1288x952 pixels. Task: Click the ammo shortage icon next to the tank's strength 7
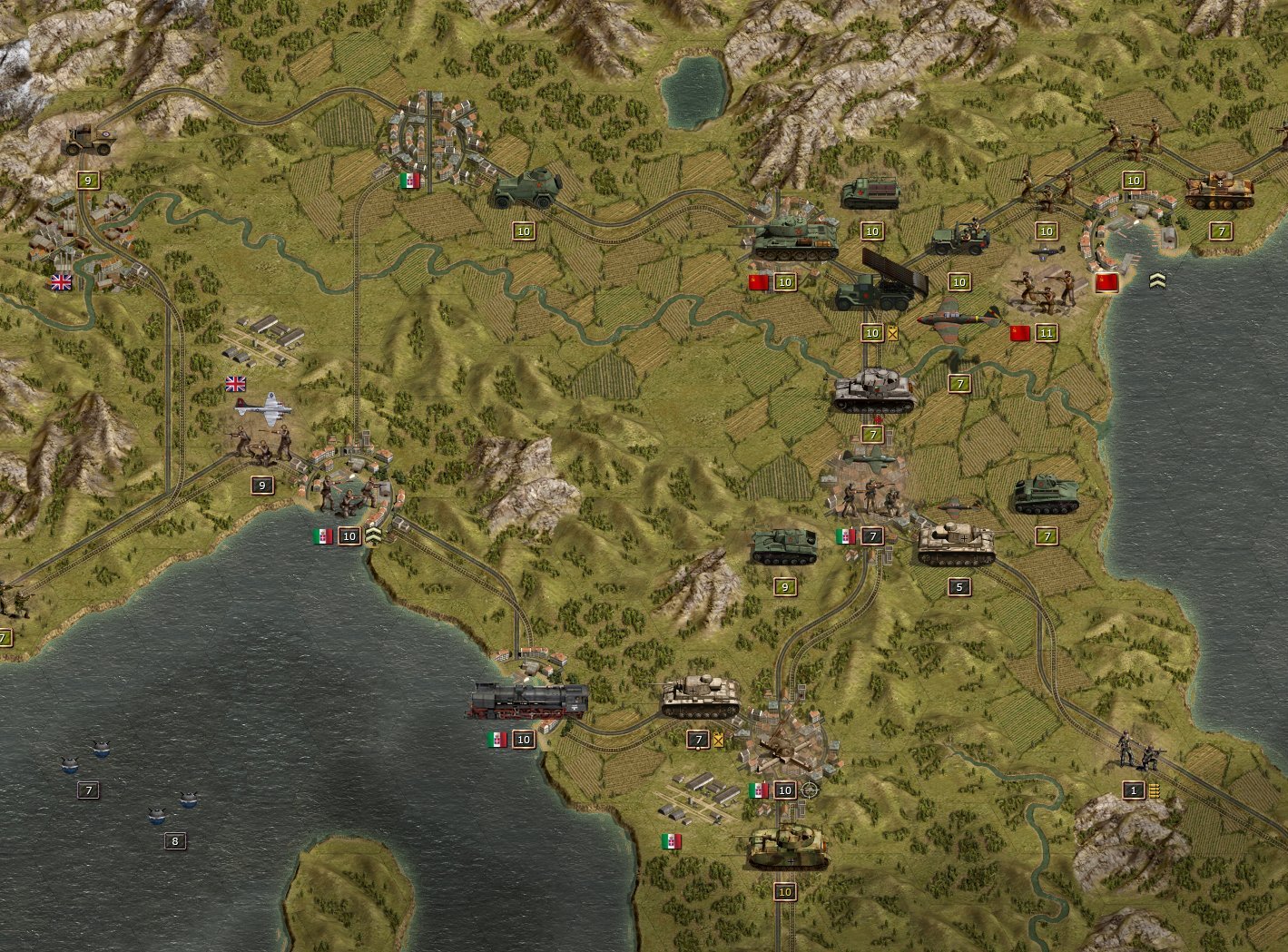click(718, 739)
